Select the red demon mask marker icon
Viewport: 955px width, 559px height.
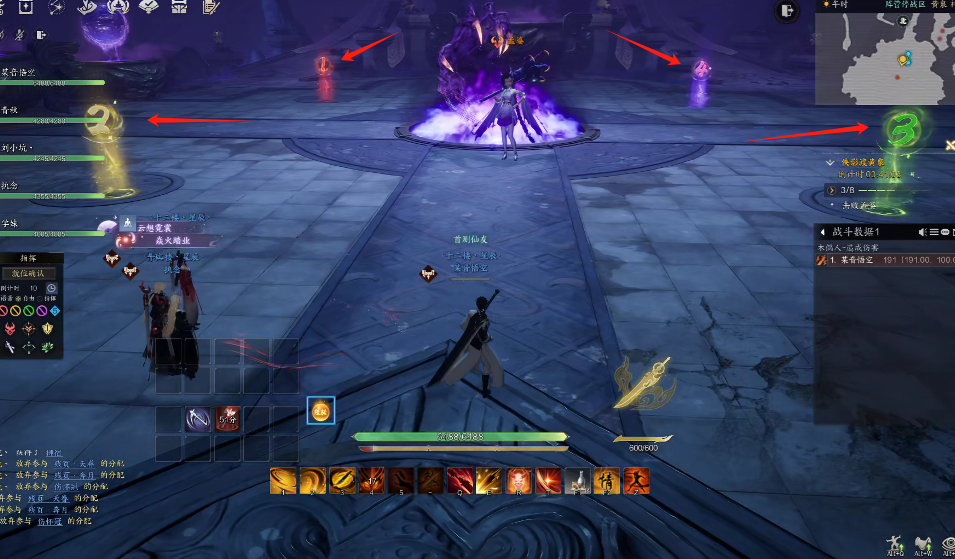coord(11,329)
